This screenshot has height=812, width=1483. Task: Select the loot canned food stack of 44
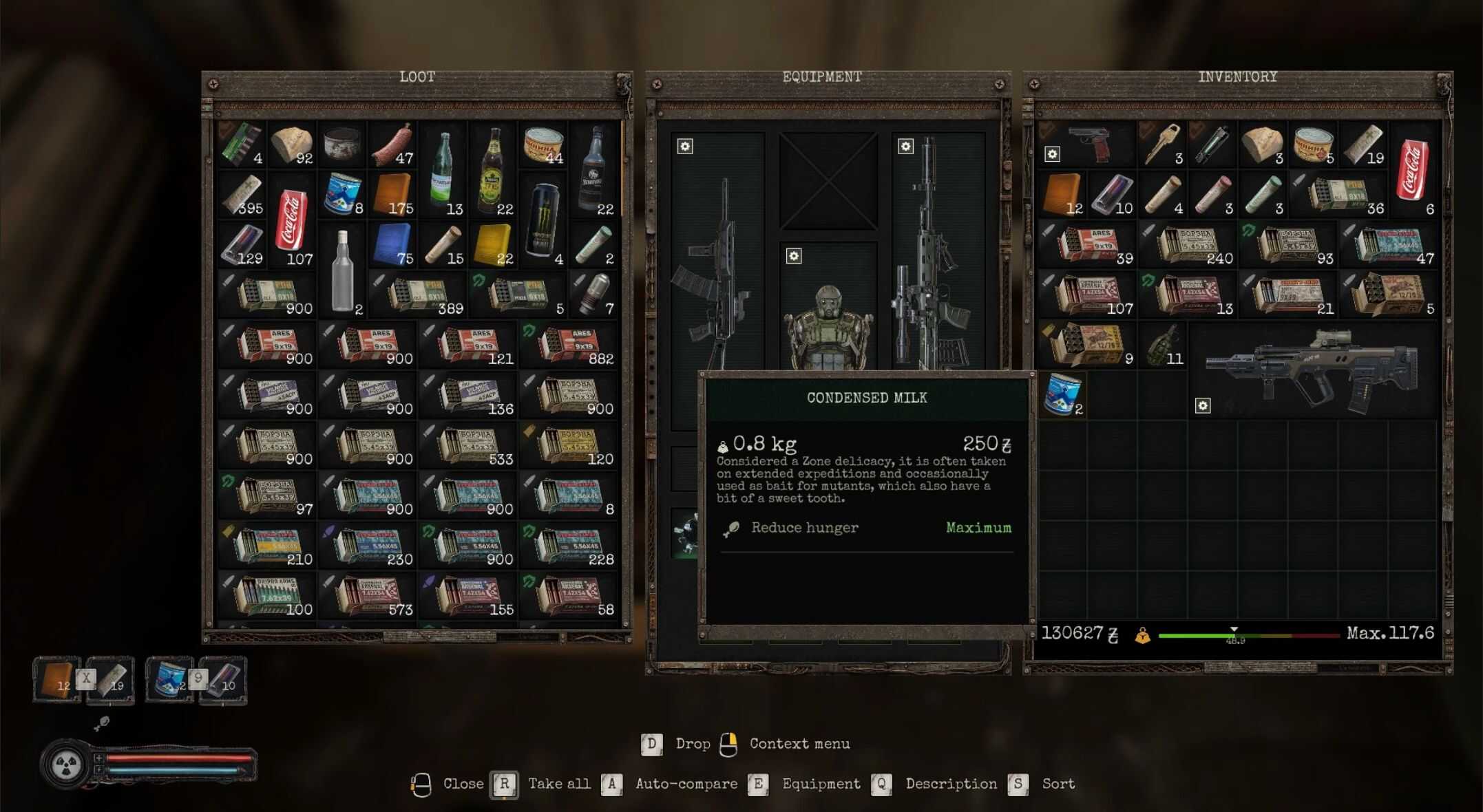point(543,146)
